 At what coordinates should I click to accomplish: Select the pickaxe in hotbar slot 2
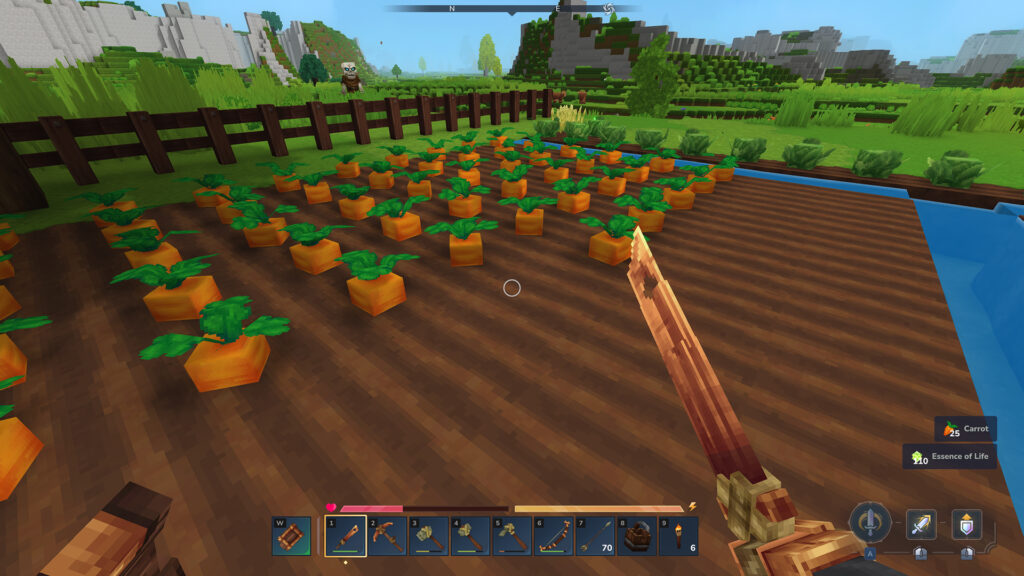(387, 536)
